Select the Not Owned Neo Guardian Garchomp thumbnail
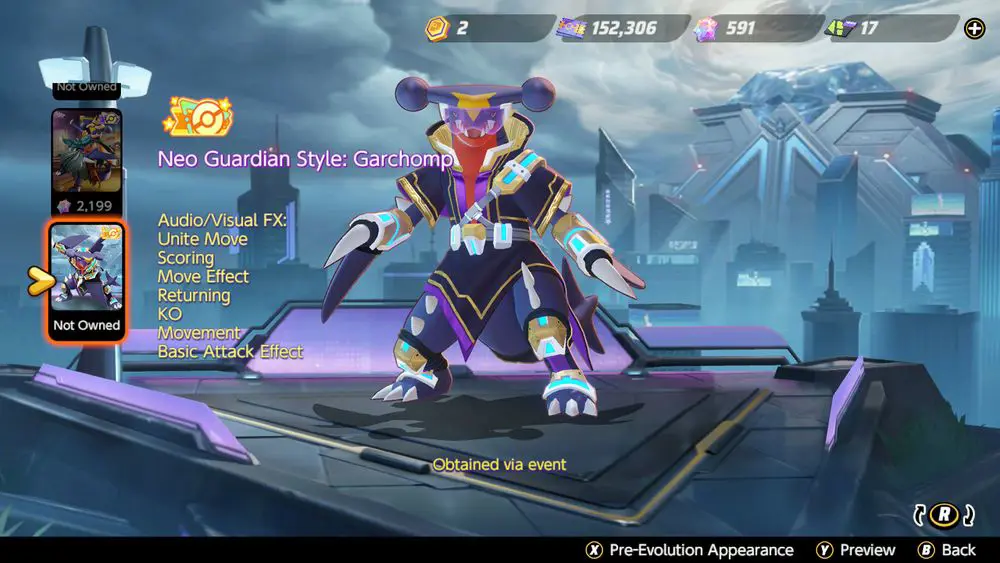Screen dimensions: 1000x563 click(87, 281)
